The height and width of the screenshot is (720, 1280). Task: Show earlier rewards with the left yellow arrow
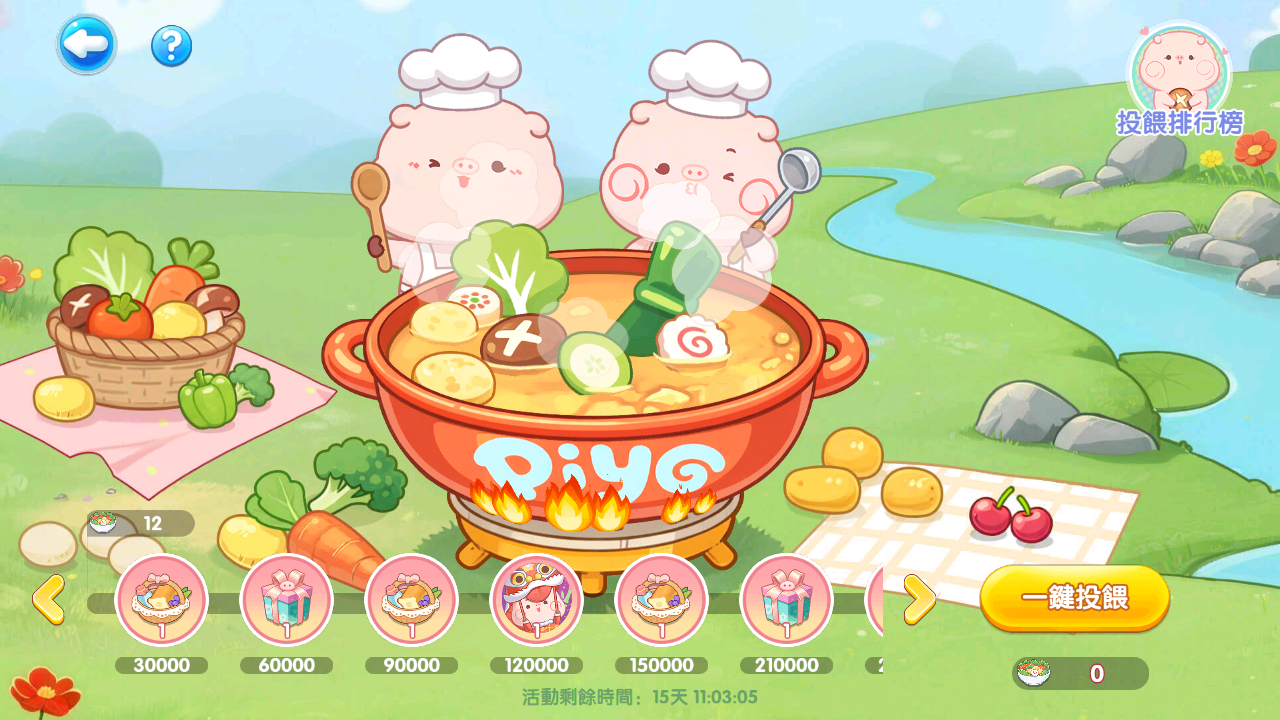click(x=48, y=599)
